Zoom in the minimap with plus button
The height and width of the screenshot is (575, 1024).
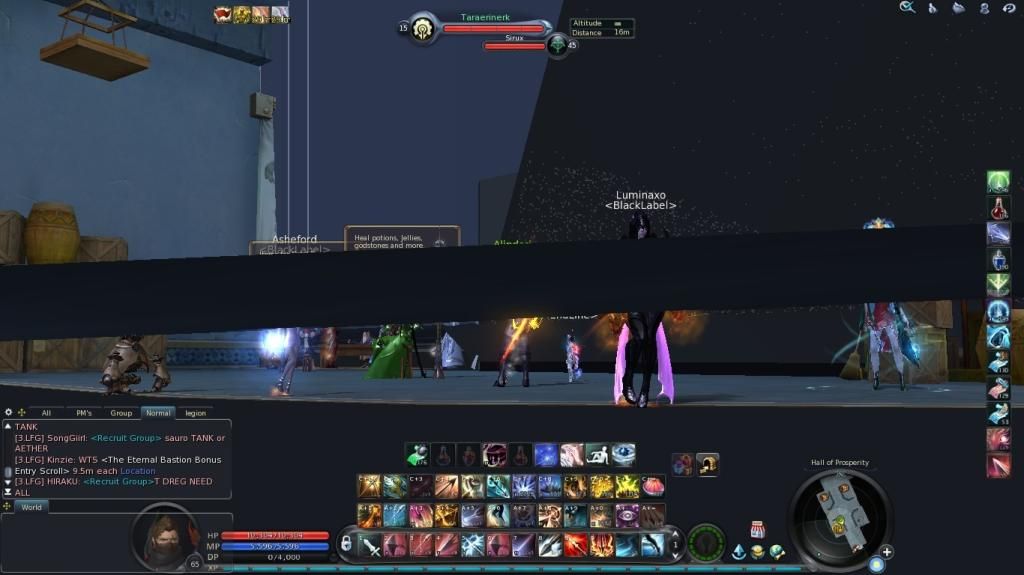coord(886,552)
